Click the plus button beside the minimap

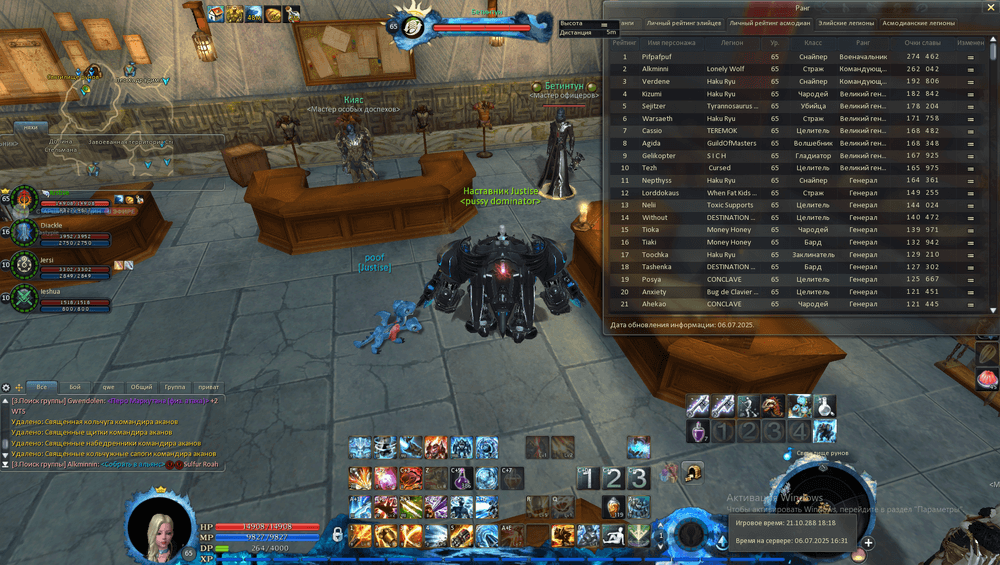tap(868, 543)
